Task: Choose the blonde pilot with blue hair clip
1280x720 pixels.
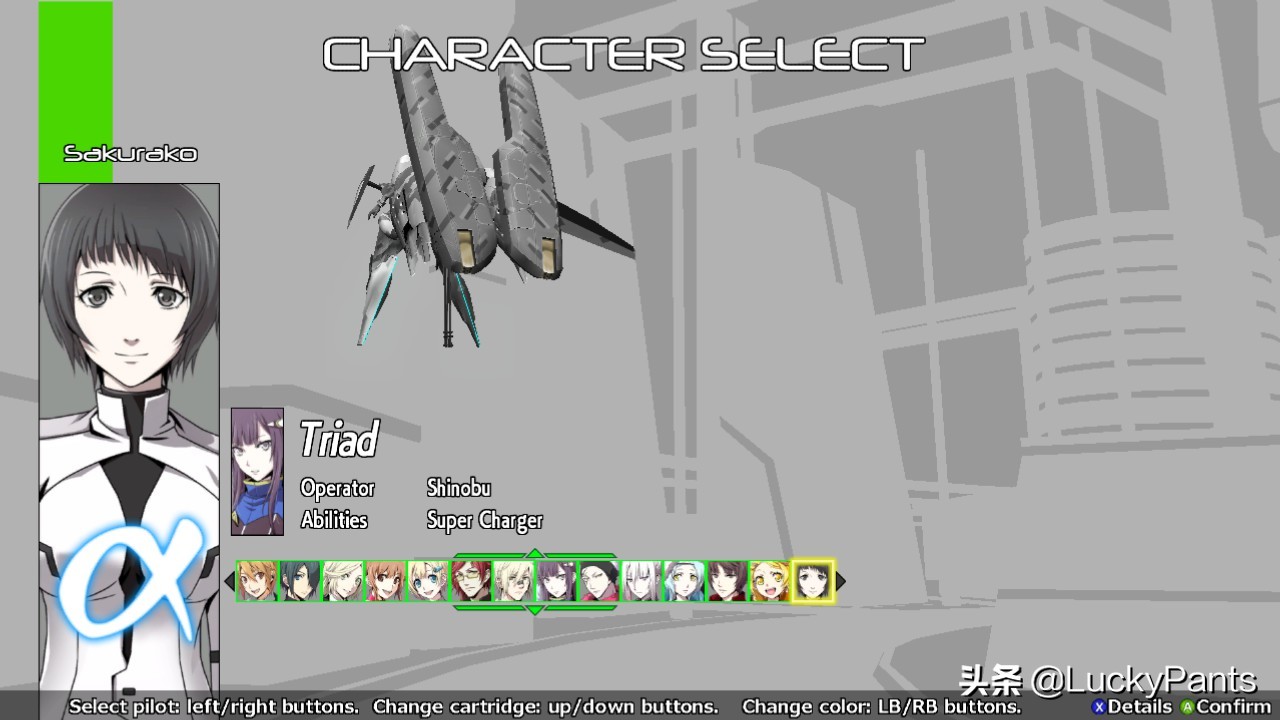Action: 428,581
